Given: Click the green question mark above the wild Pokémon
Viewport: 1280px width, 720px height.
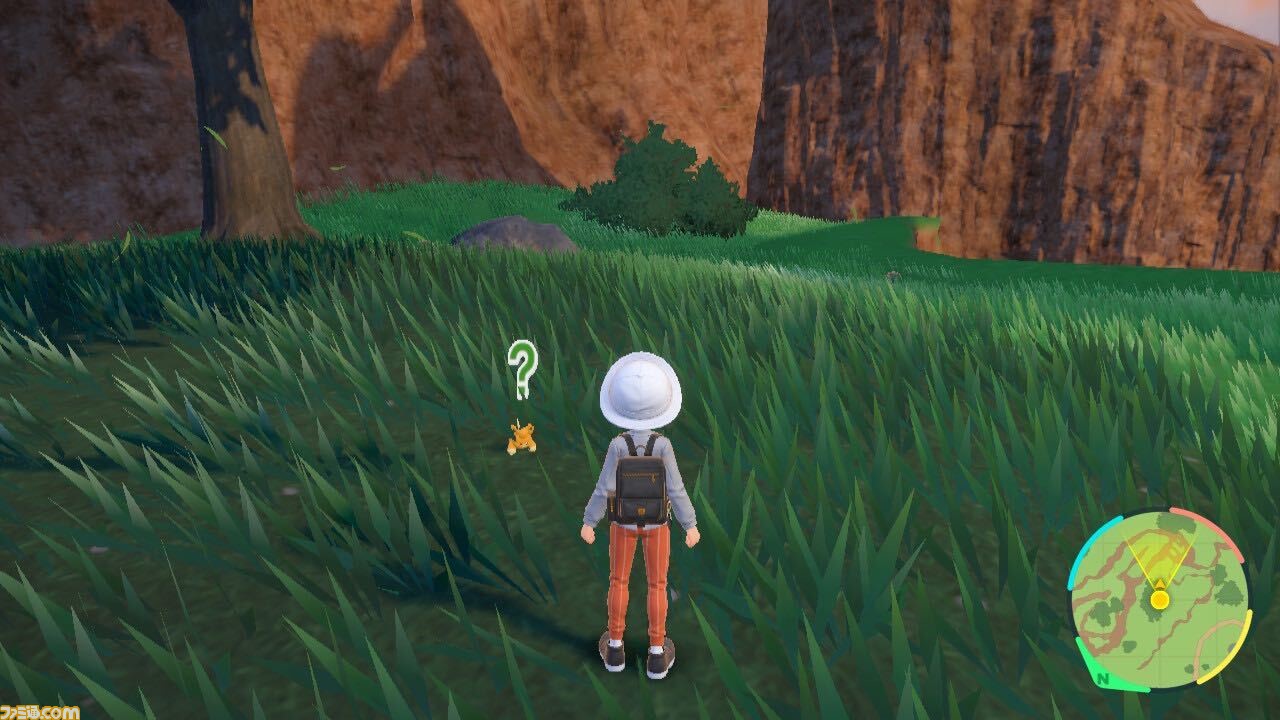Looking at the screenshot, I should (524, 371).
